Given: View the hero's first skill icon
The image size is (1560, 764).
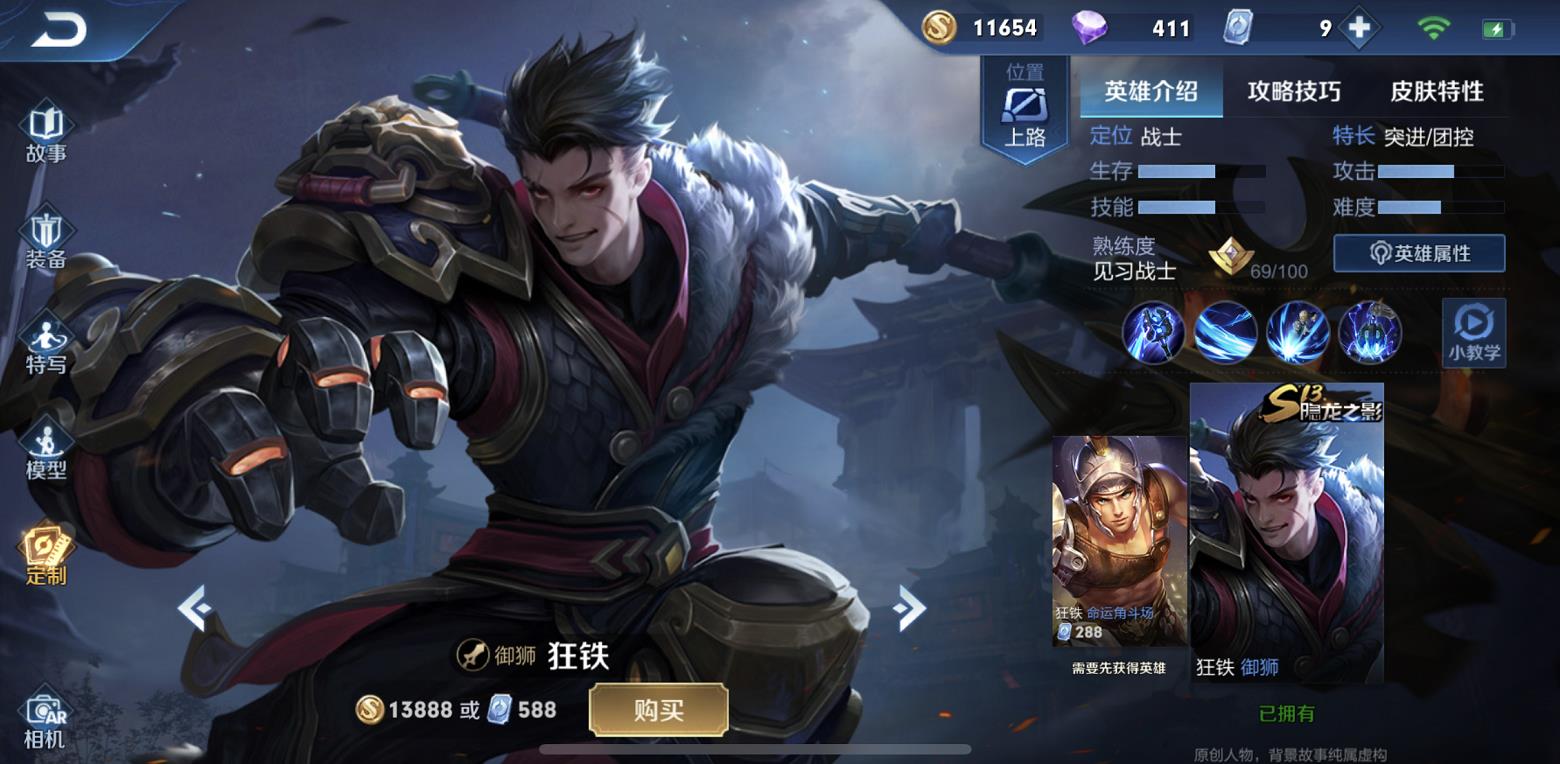Looking at the screenshot, I should click(1151, 331).
